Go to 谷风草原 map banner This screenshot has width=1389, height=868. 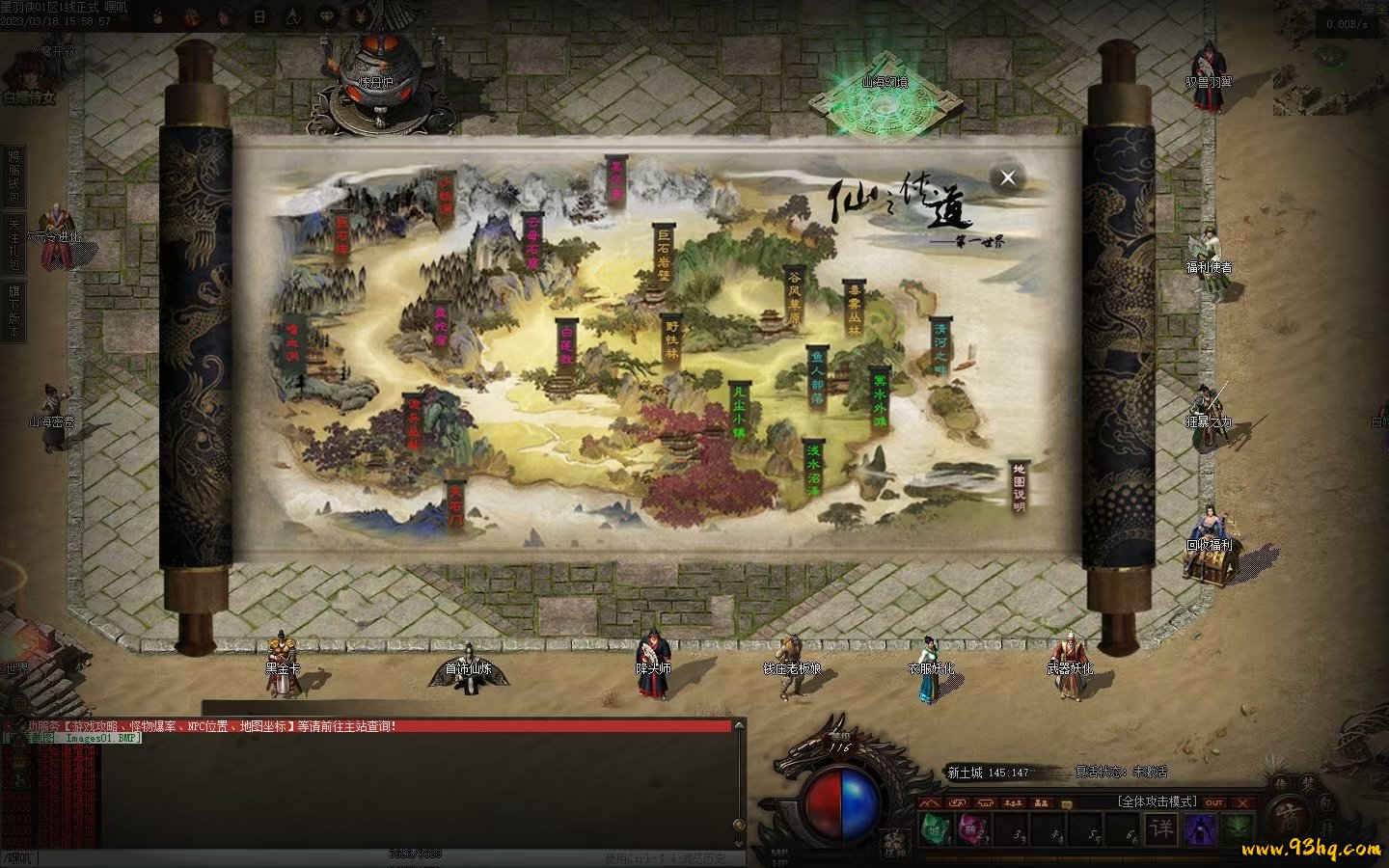(x=794, y=298)
